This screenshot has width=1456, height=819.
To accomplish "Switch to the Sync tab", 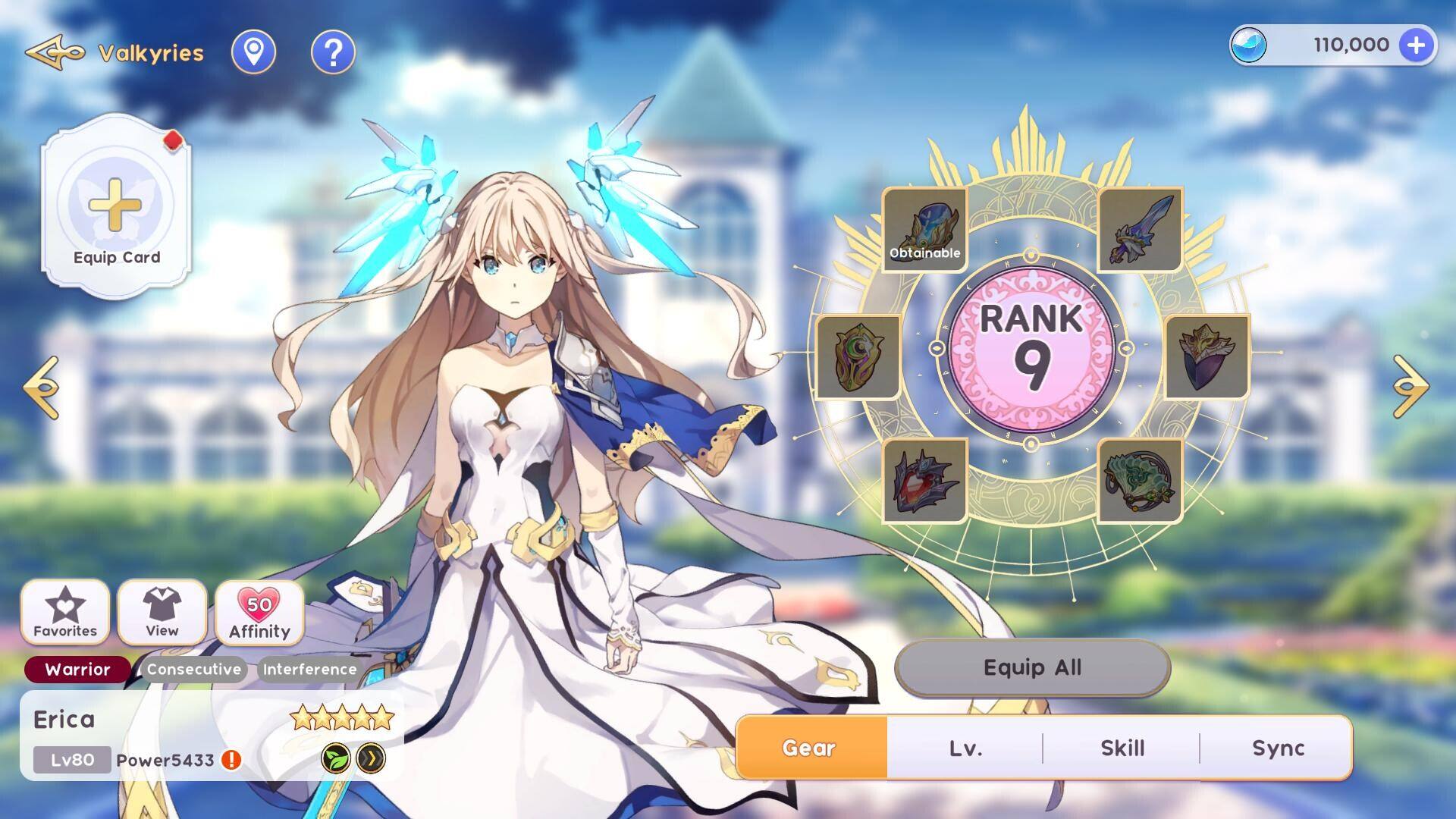I will coord(1278,748).
